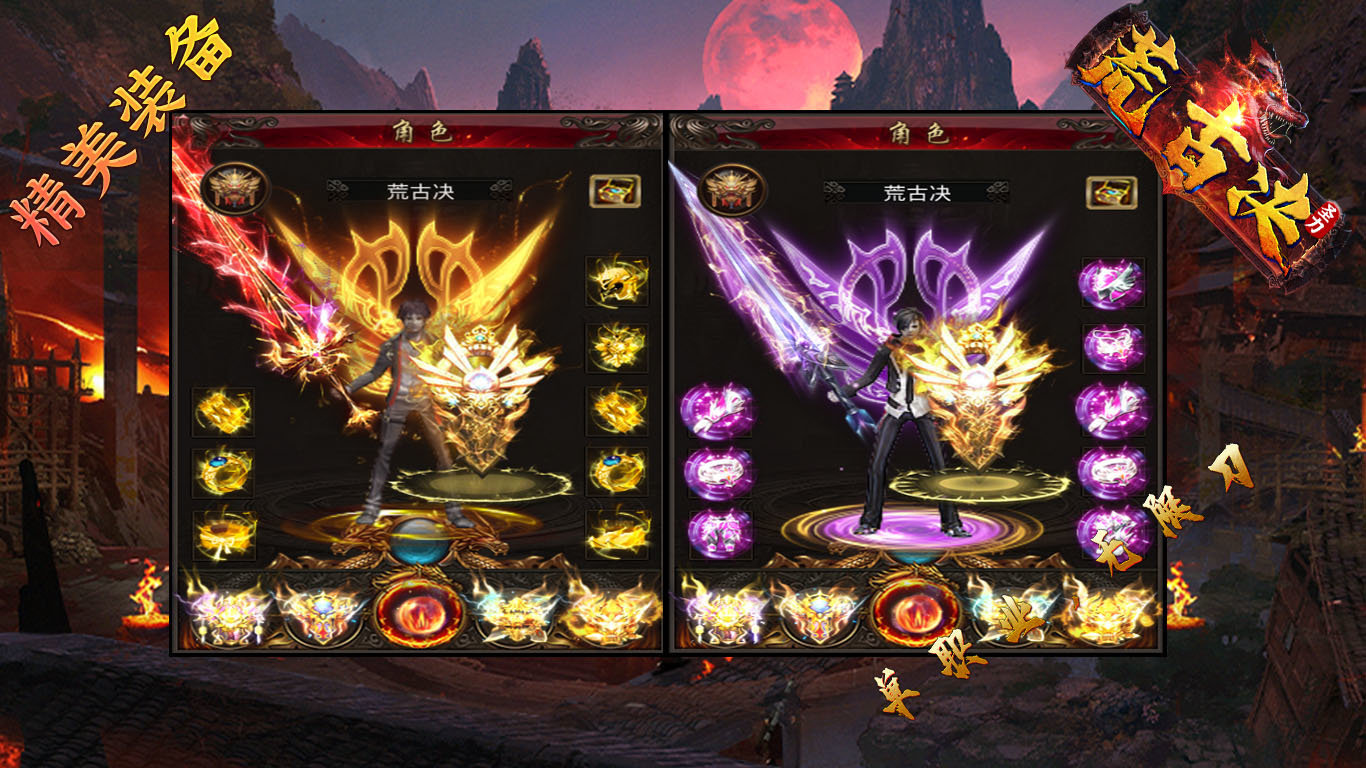Open the treasure chest icon in the golden character panel
The width and height of the screenshot is (1366, 768).
pos(614,190)
